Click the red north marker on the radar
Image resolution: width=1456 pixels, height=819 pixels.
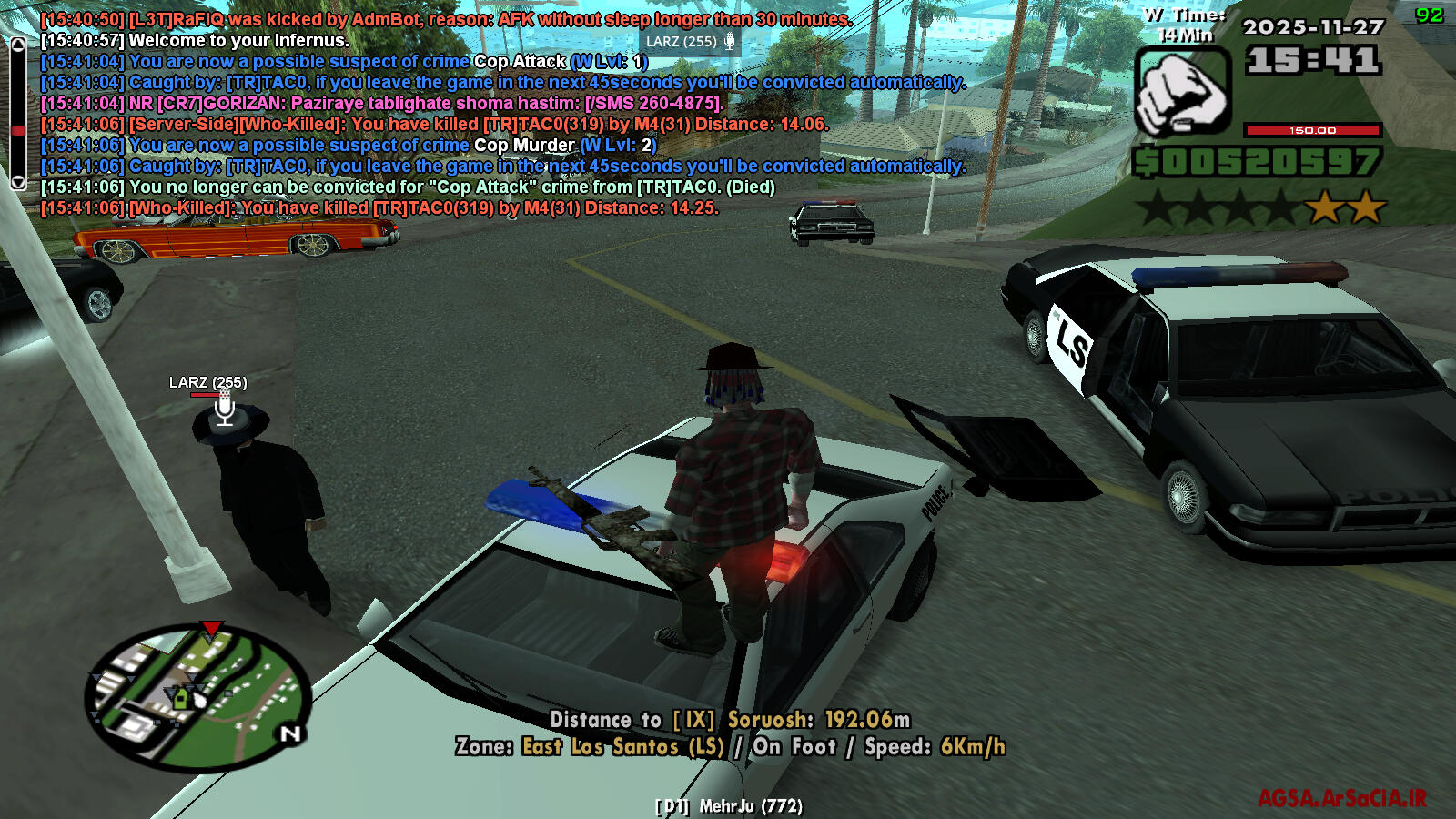(x=211, y=629)
